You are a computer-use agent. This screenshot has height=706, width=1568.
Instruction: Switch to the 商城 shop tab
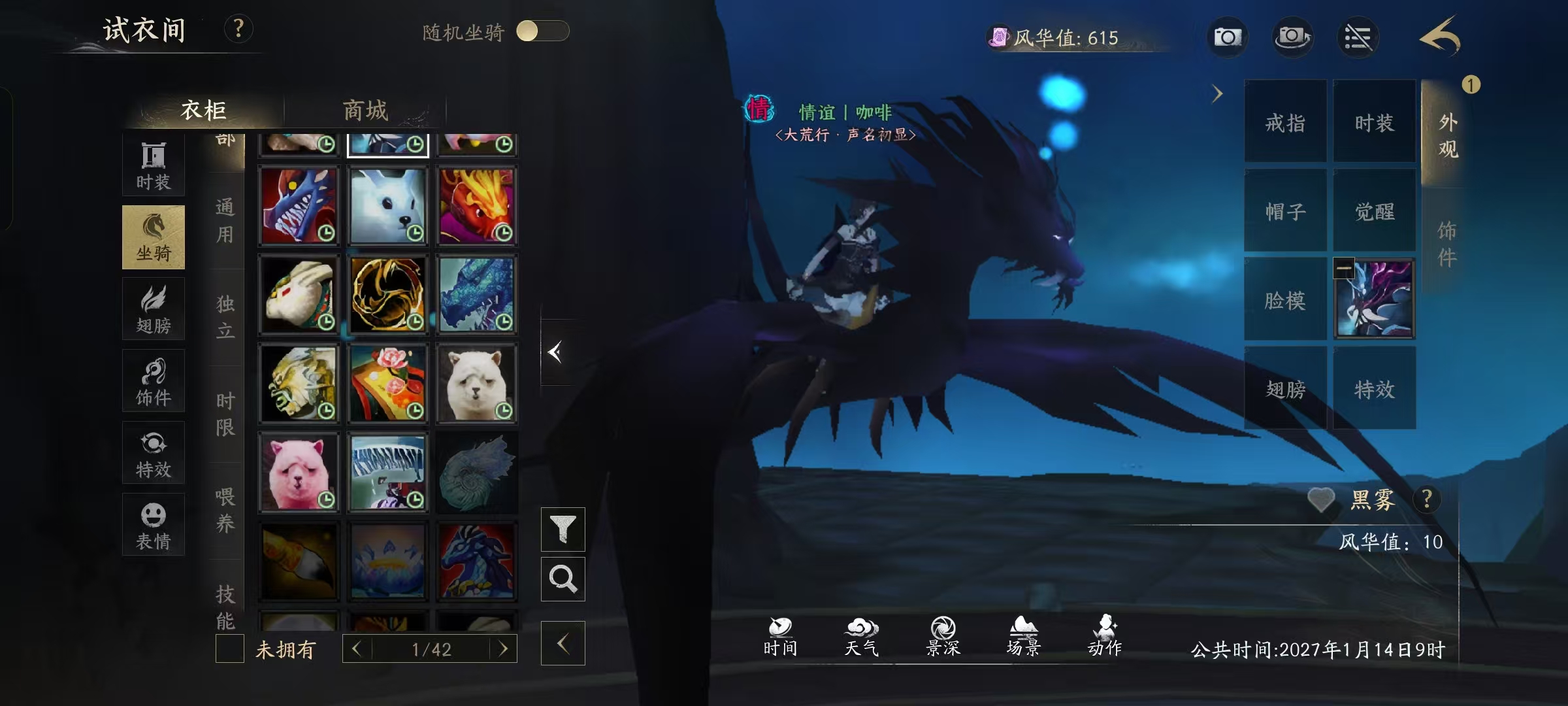(x=365, y=111)
